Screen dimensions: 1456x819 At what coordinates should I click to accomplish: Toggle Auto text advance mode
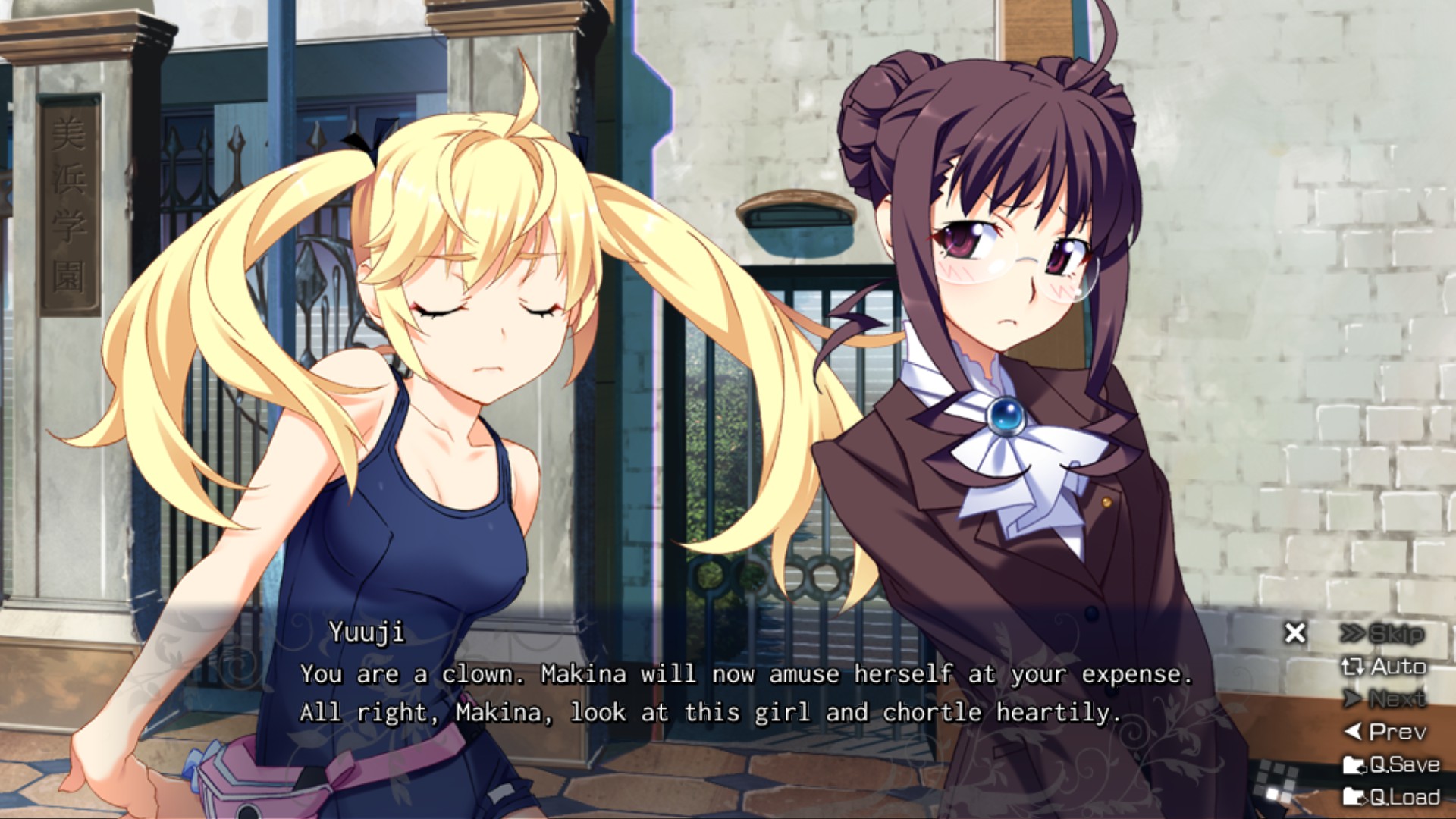pyautogui.click(x=1384, y=667)
